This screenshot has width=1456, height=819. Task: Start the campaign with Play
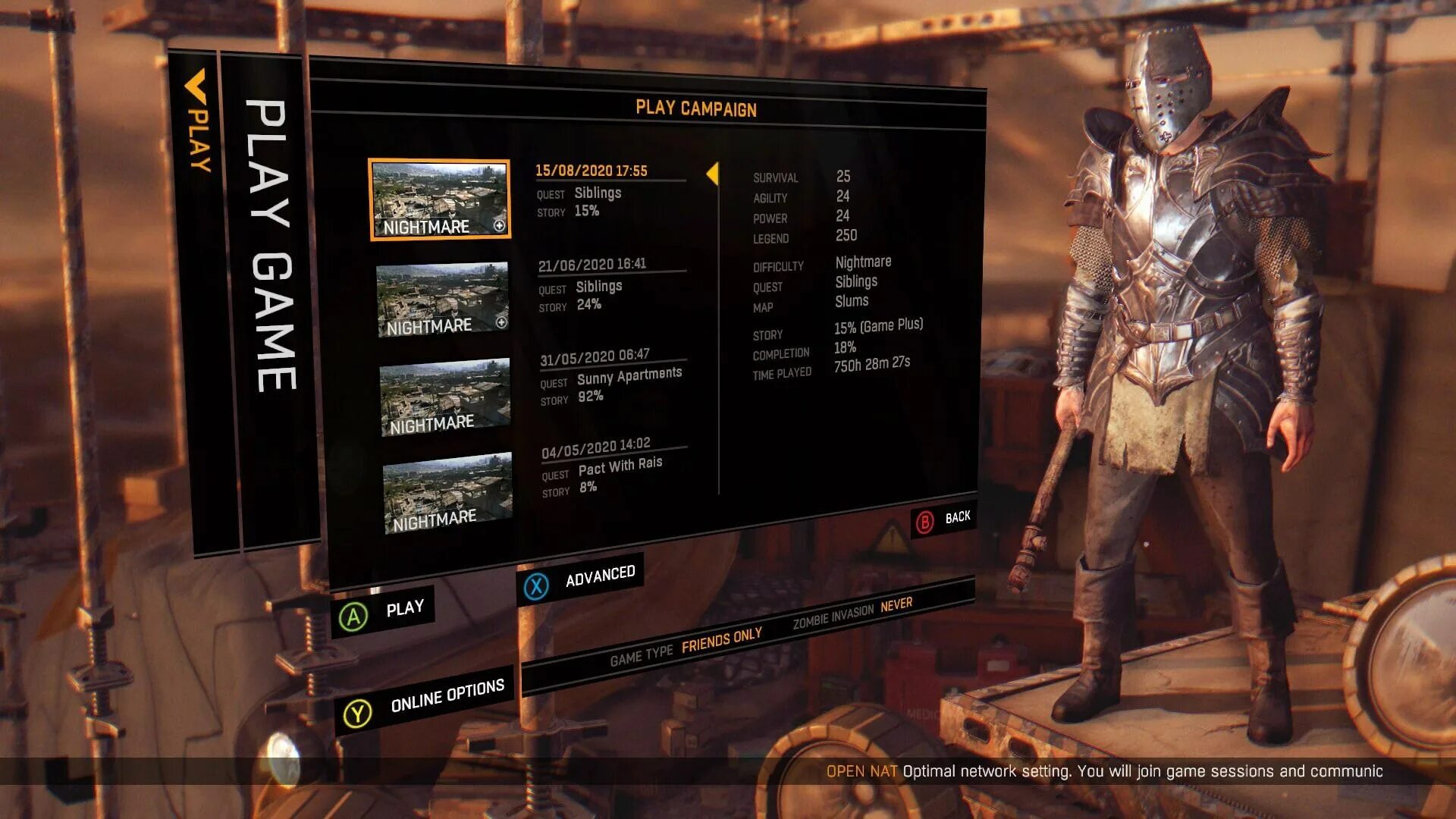point(383,612)
